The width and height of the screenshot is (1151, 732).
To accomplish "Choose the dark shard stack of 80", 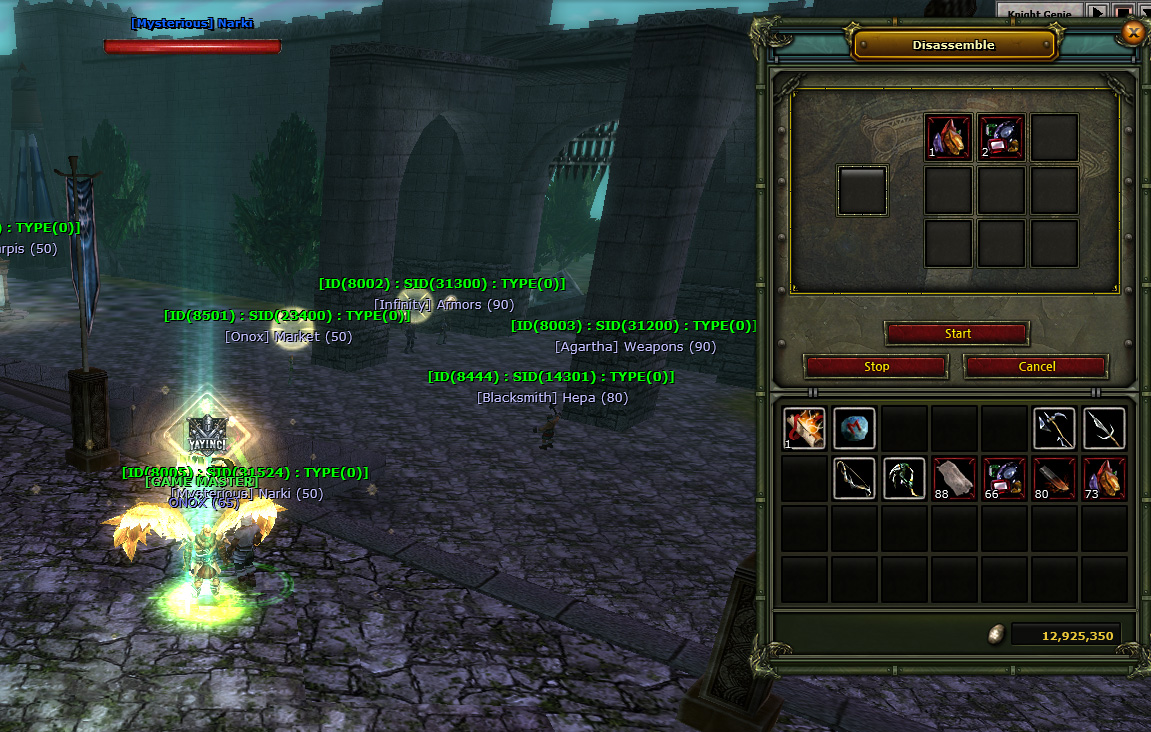I will coord(1054,479).
